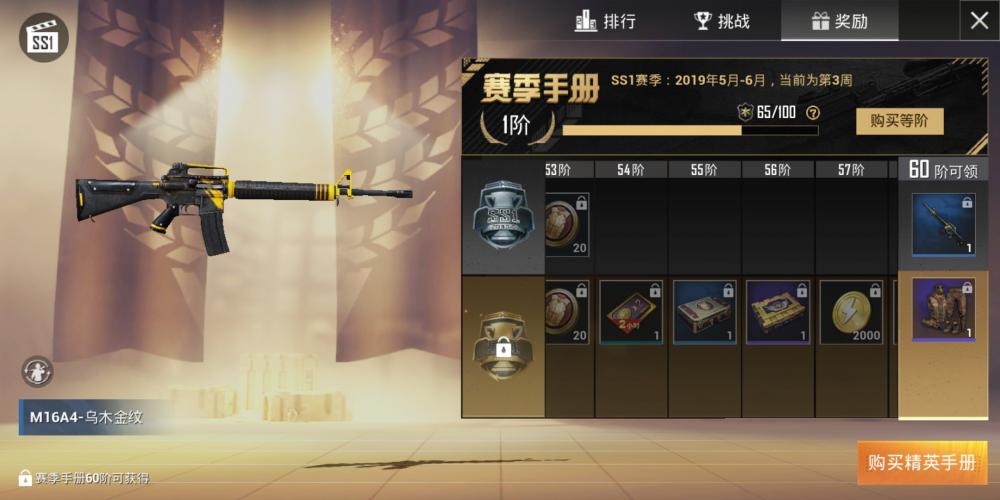Select the 奖励 rewards tab
The width and height of the screenshot is (1000, 500).
point(839,21)
